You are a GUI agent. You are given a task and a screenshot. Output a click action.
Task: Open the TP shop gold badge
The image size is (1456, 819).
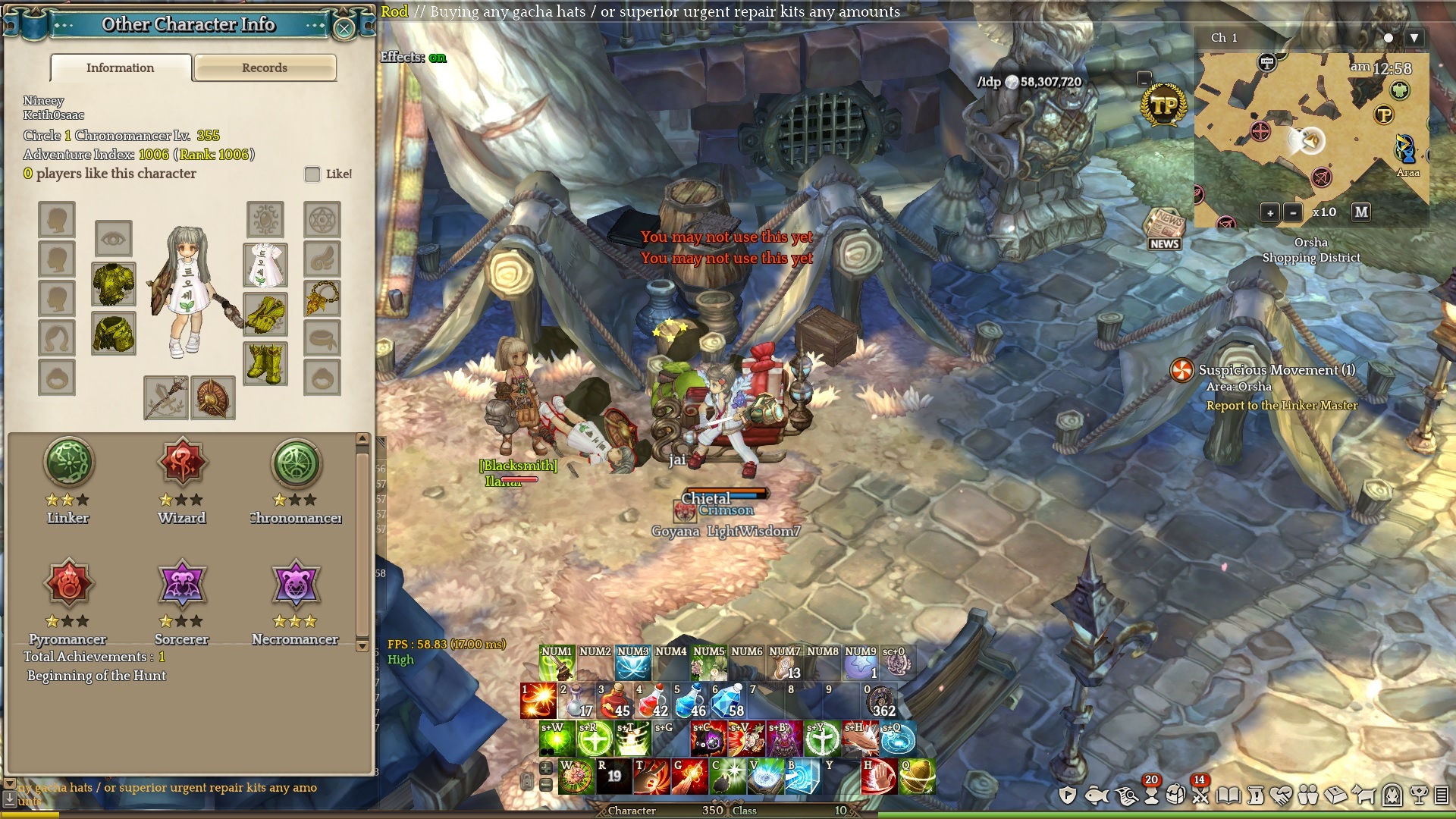coord(1163,106)
